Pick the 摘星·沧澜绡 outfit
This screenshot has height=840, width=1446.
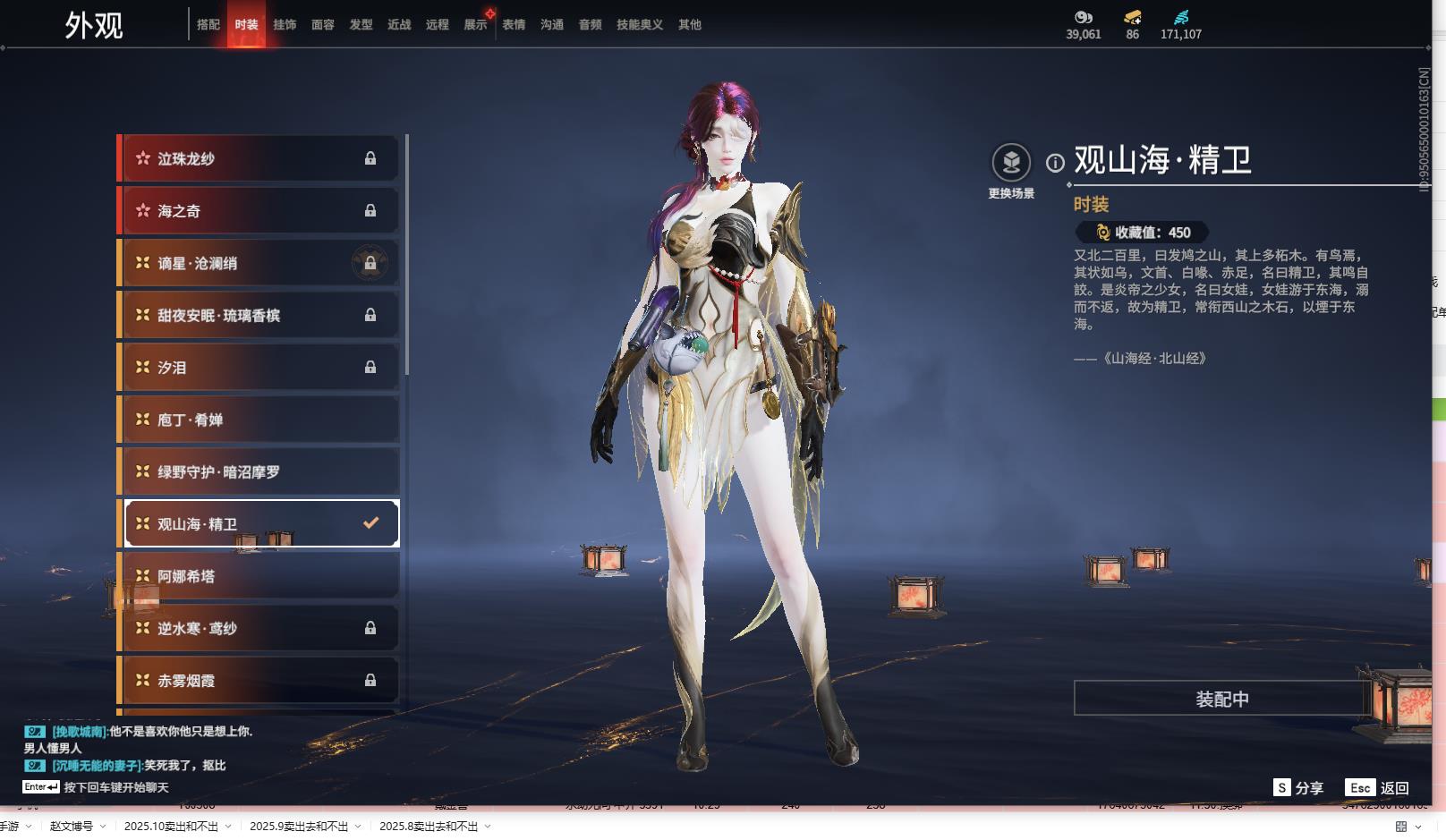click(x=259, y=264)
